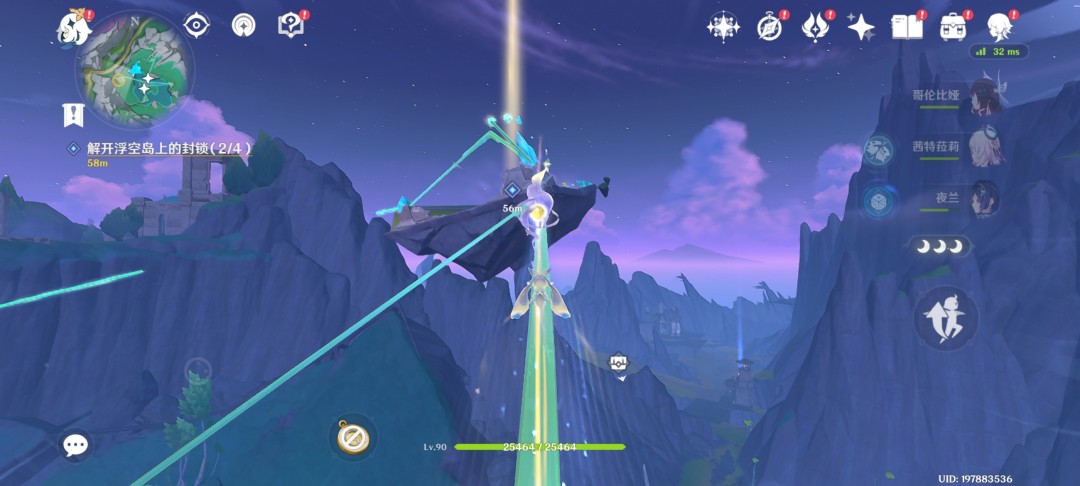This screenshot has width=1080, height=486.
Task: Open the events compass icon
Action: click(769, 27)
